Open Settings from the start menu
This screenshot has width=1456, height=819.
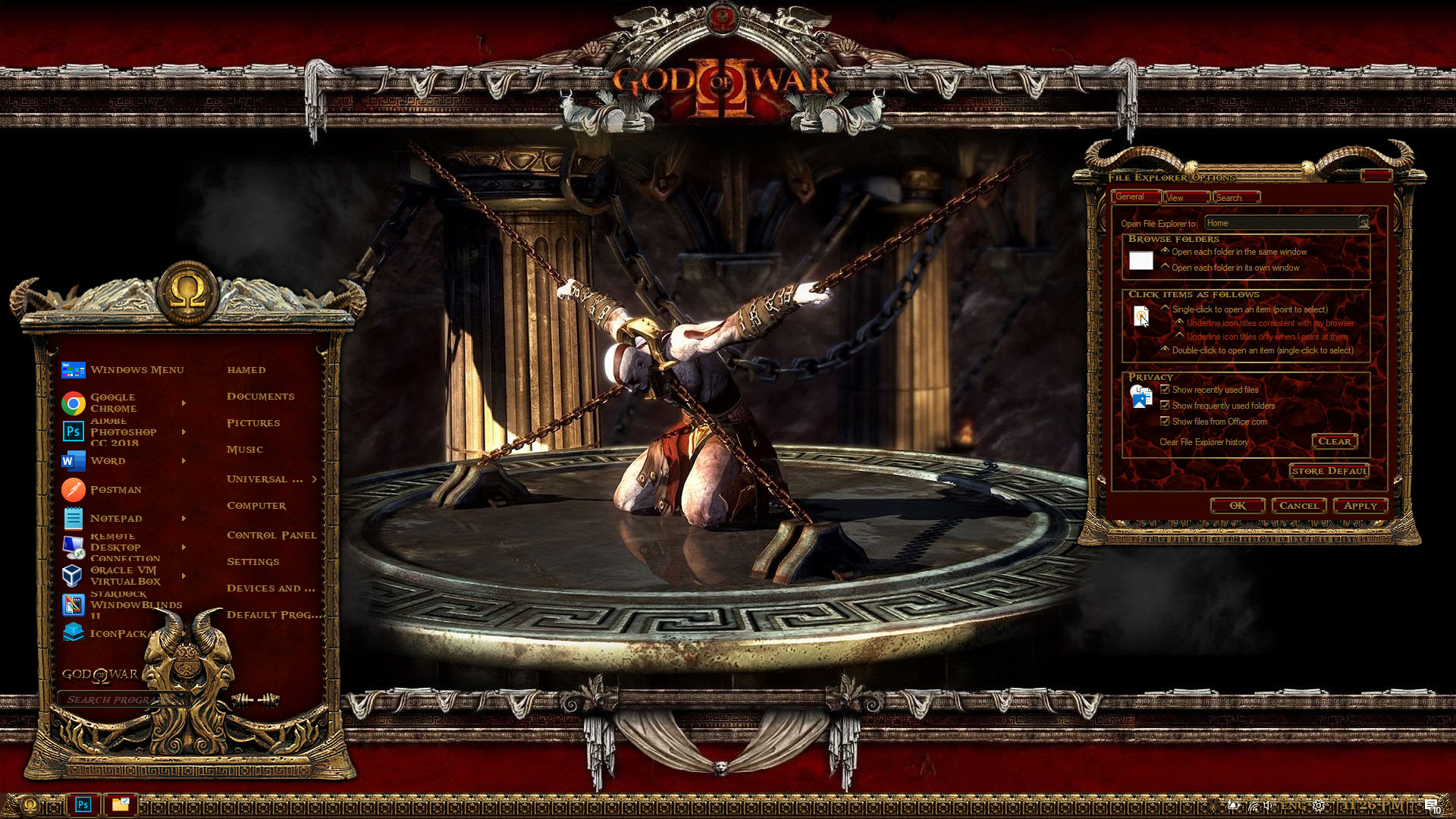[253, 562]
